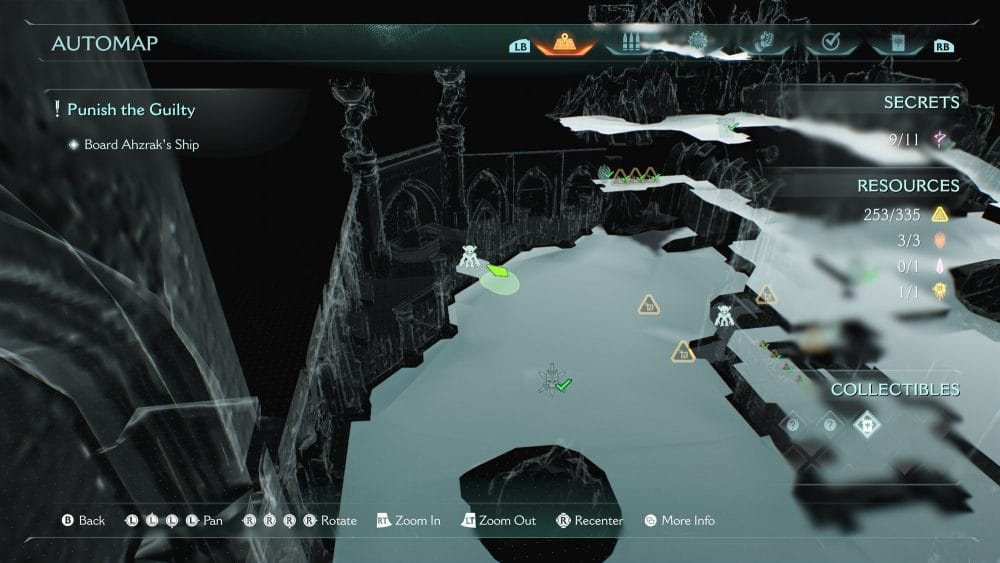1000x563 pixels.
Task: Click the found collectible icon under Collectibles
Action: [866, 425]
